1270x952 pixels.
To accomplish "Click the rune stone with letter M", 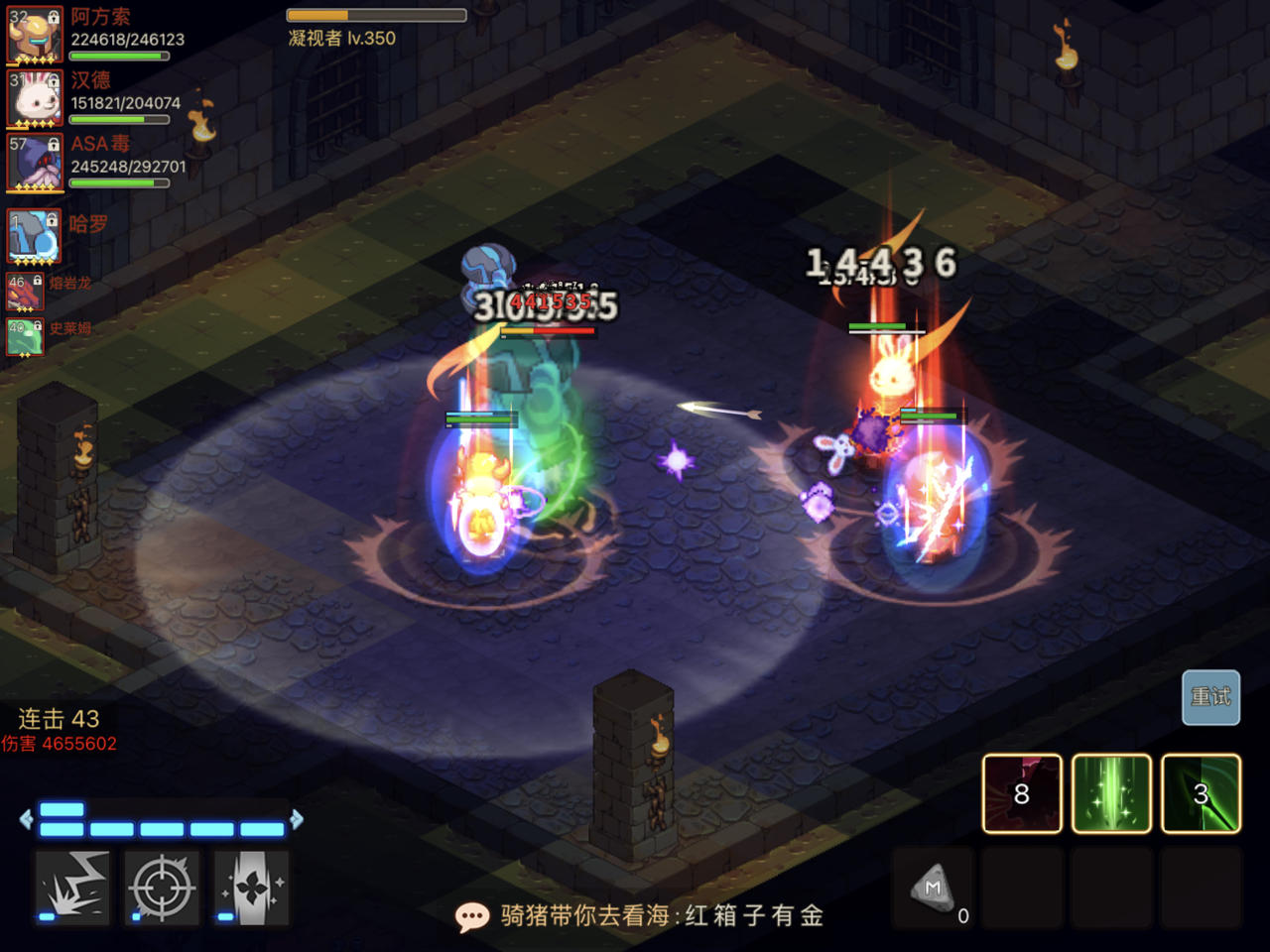I will point(933,889).
